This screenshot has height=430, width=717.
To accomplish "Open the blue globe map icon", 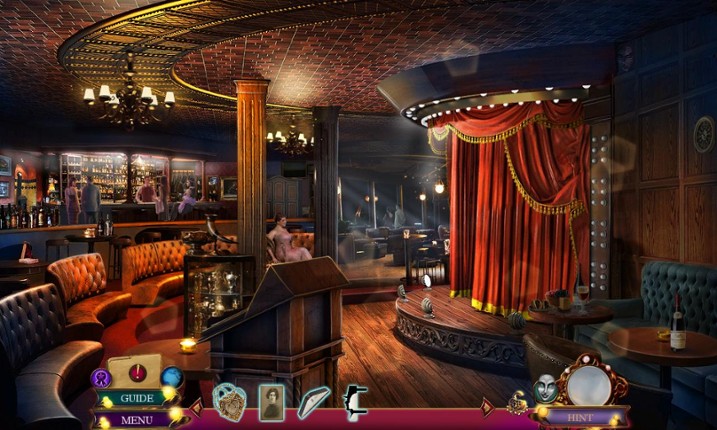I will (x=172, y=377).
